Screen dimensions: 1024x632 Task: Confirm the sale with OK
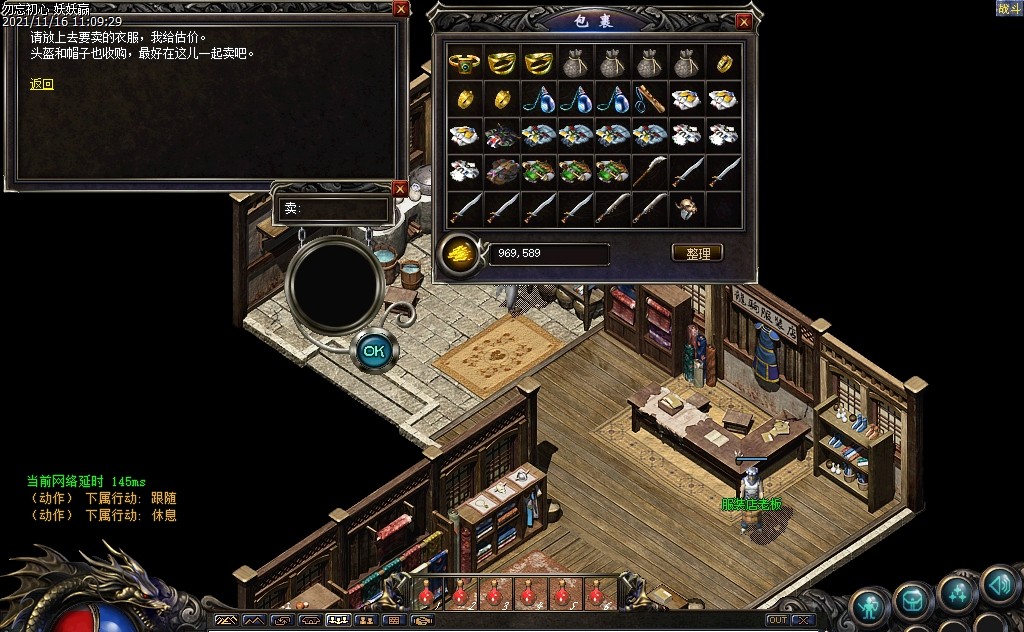pyautogui.click(x=374, y=351)
